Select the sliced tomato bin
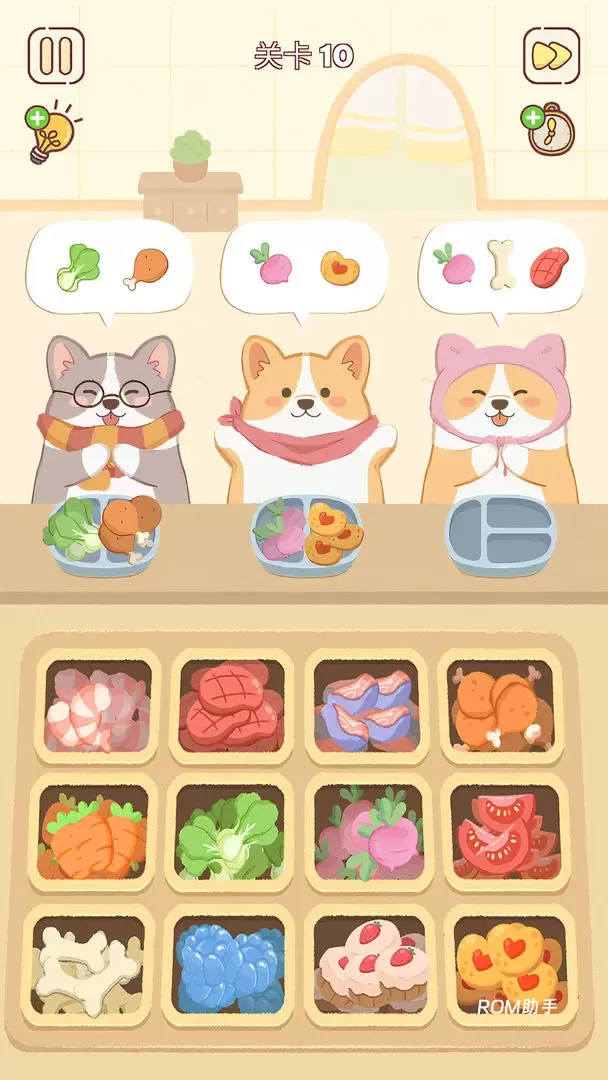The height and width of the screenshot is (1080, 608). click(502, 834)
